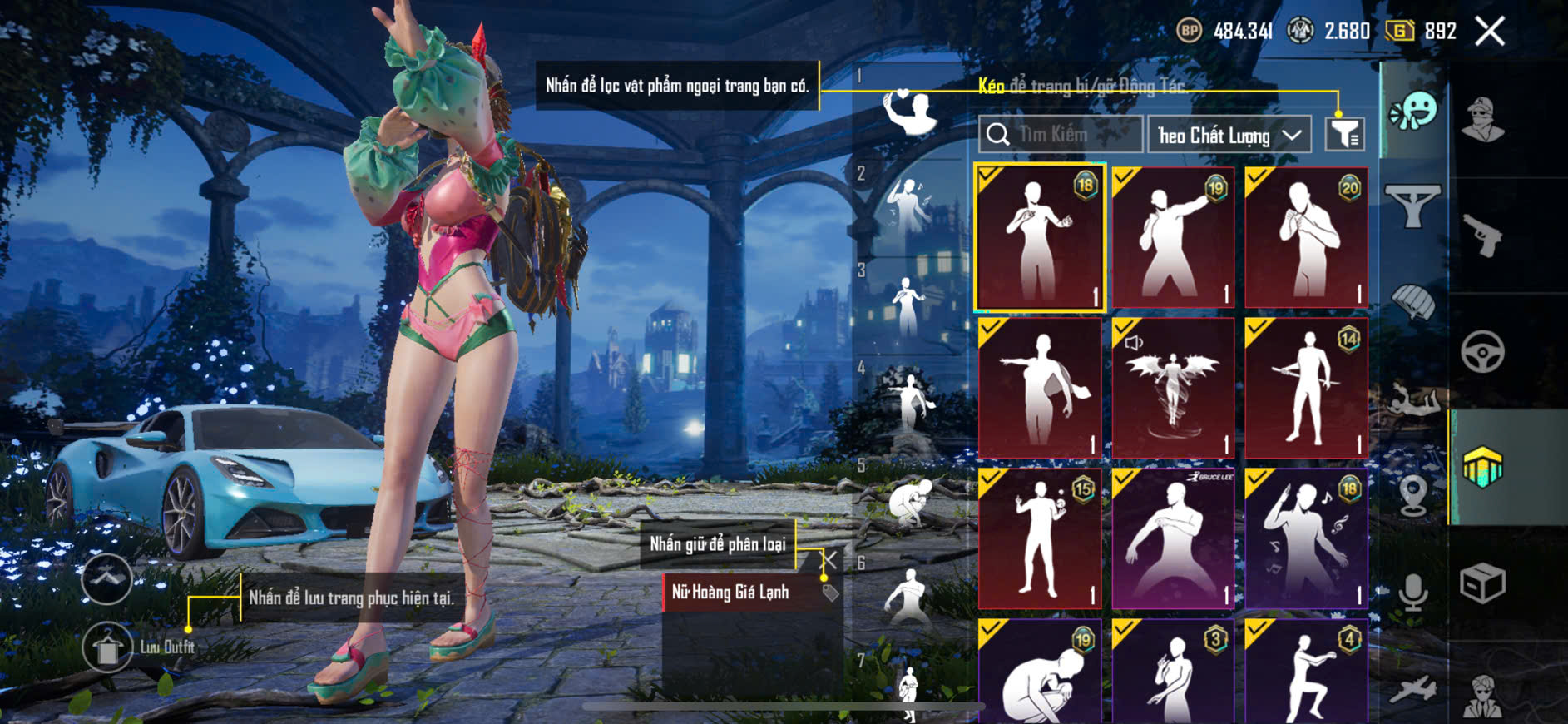Save the current look with Lưu Outfit

point(108,647)
